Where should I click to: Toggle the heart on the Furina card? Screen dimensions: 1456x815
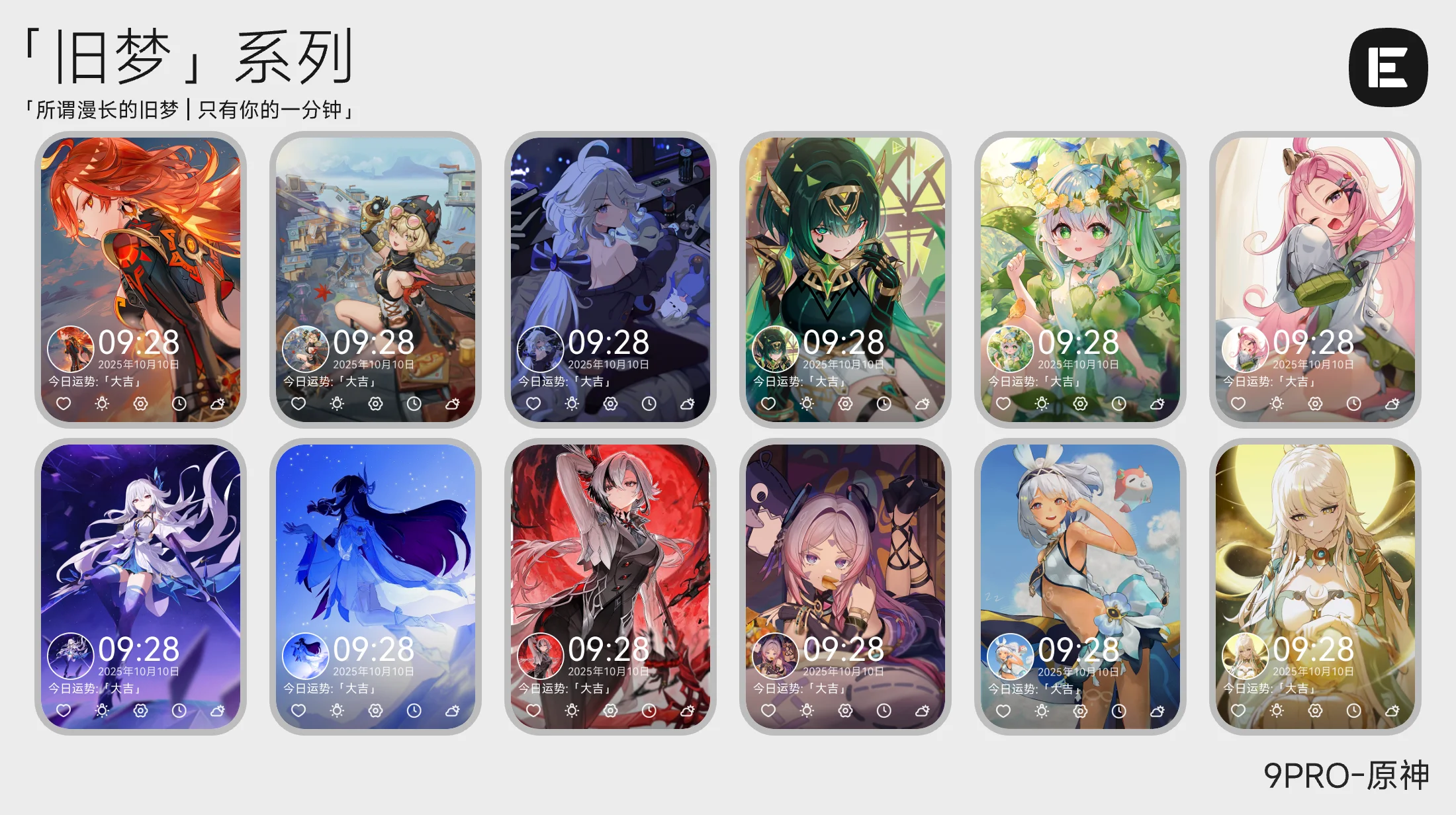pyautogui.click(x=533, y=404)
